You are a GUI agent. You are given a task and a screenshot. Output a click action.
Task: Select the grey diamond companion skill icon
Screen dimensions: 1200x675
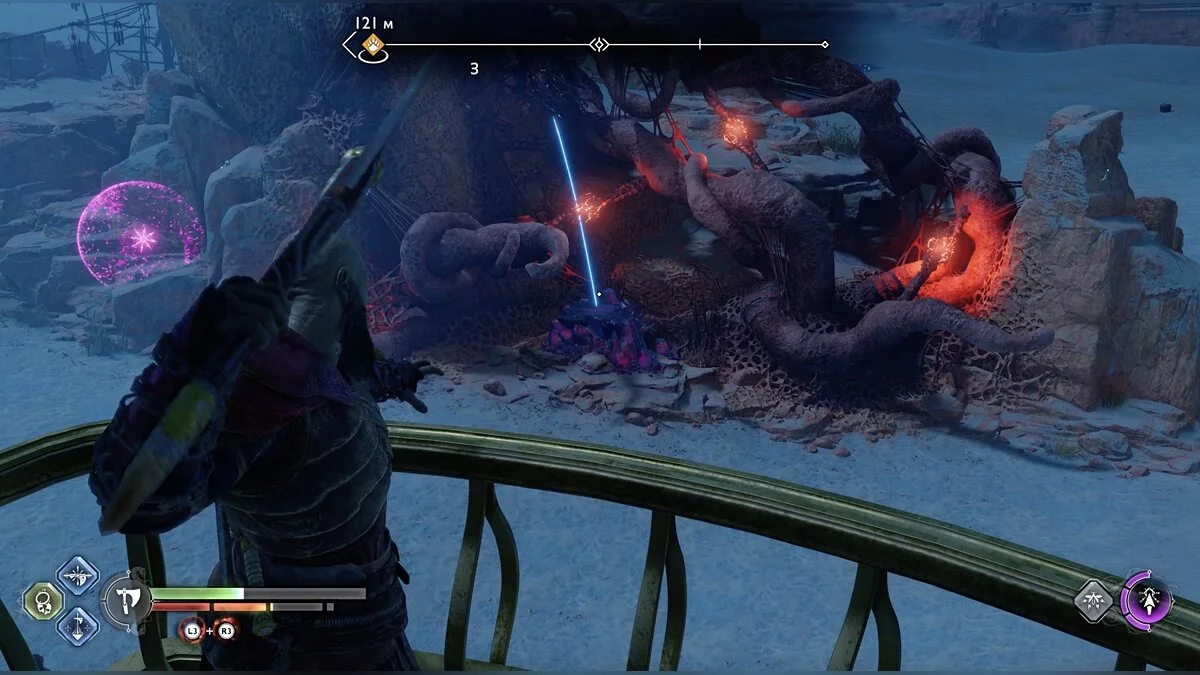point(1095,602)
